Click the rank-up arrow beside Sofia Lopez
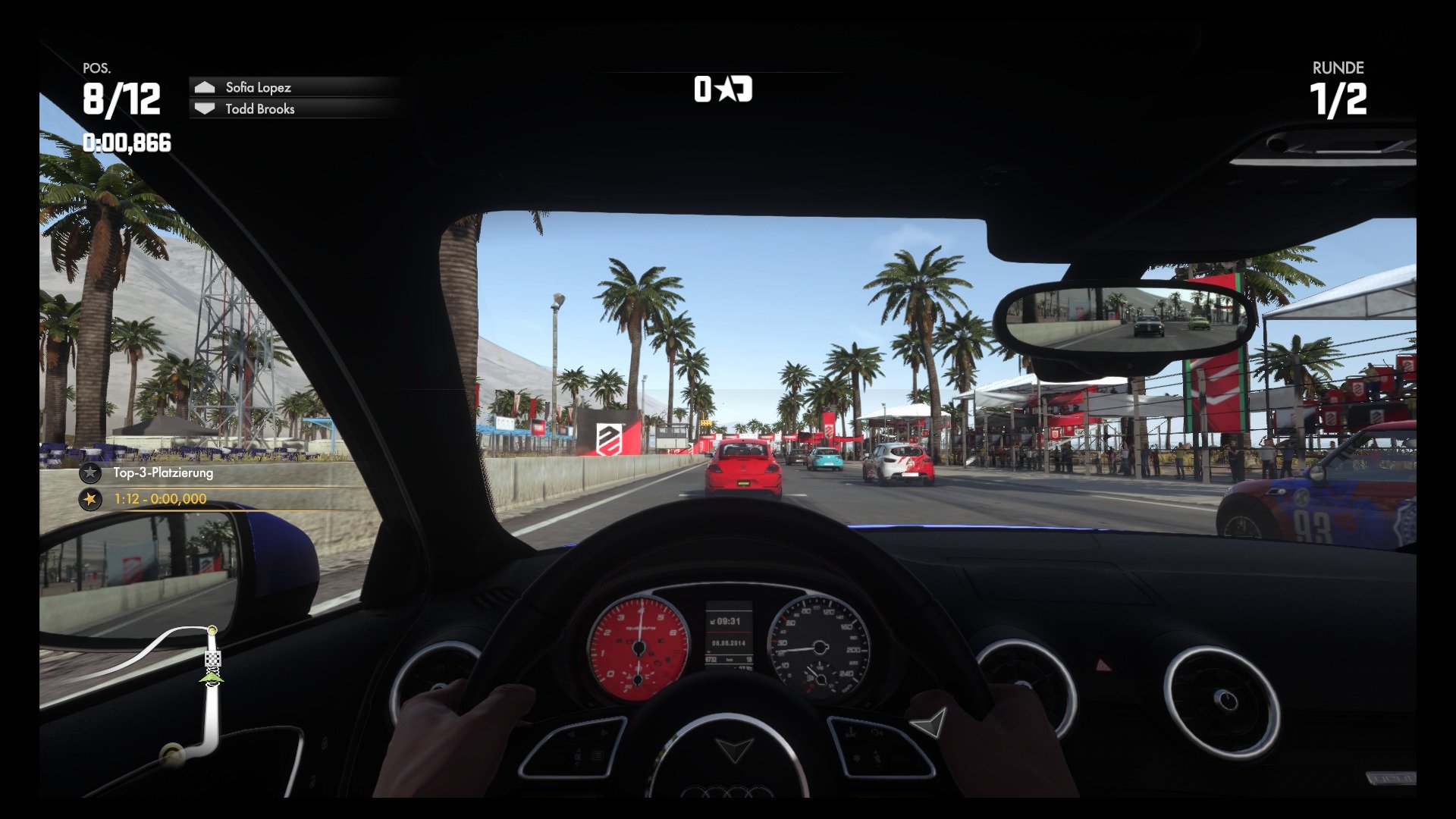This screenshot has width=1456, height=819. pyautogui.click(x=203, y=87)
